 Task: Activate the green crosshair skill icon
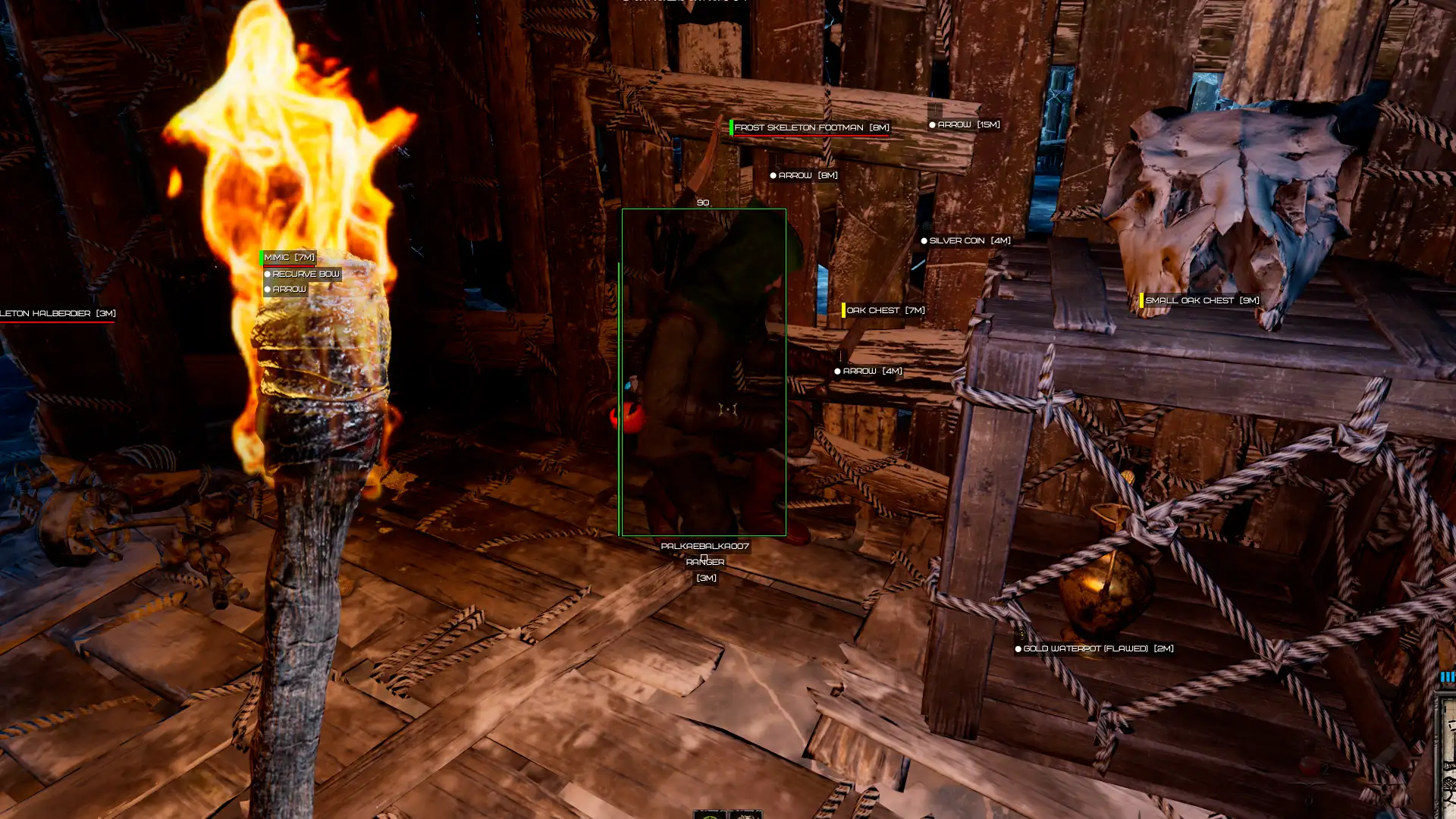[x=710, y=815]
